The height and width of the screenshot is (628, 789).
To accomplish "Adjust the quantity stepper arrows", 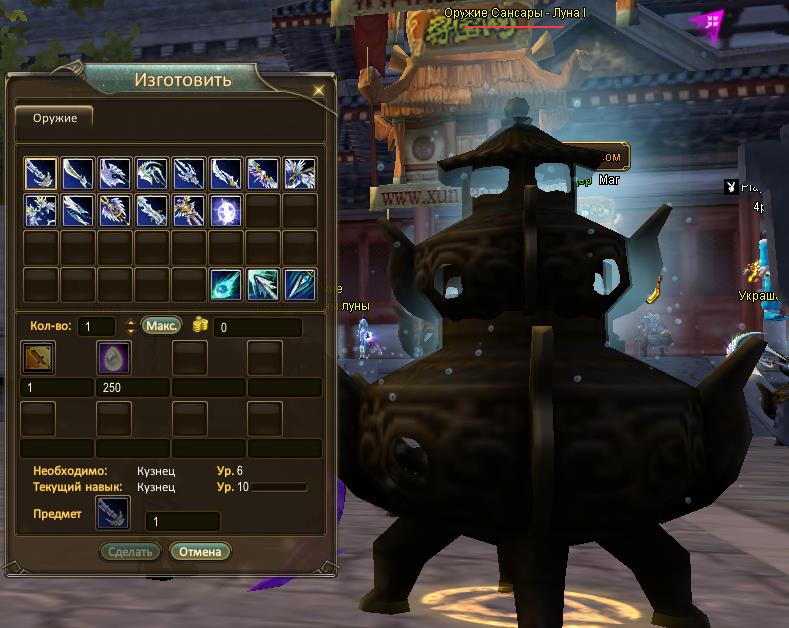I will (129, 327).
